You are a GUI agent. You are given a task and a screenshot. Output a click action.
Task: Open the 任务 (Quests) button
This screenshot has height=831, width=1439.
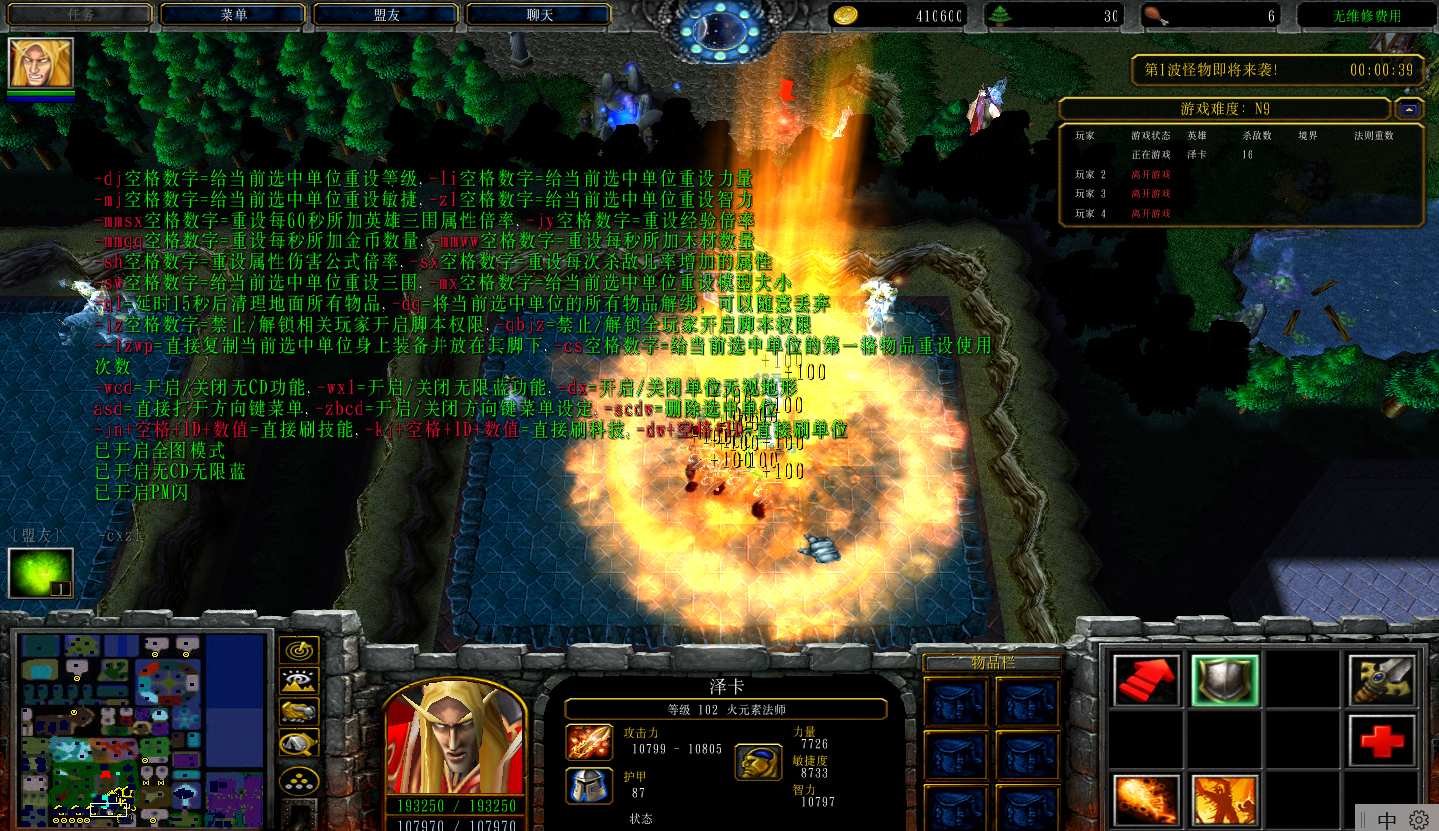(x=80, y=15)
